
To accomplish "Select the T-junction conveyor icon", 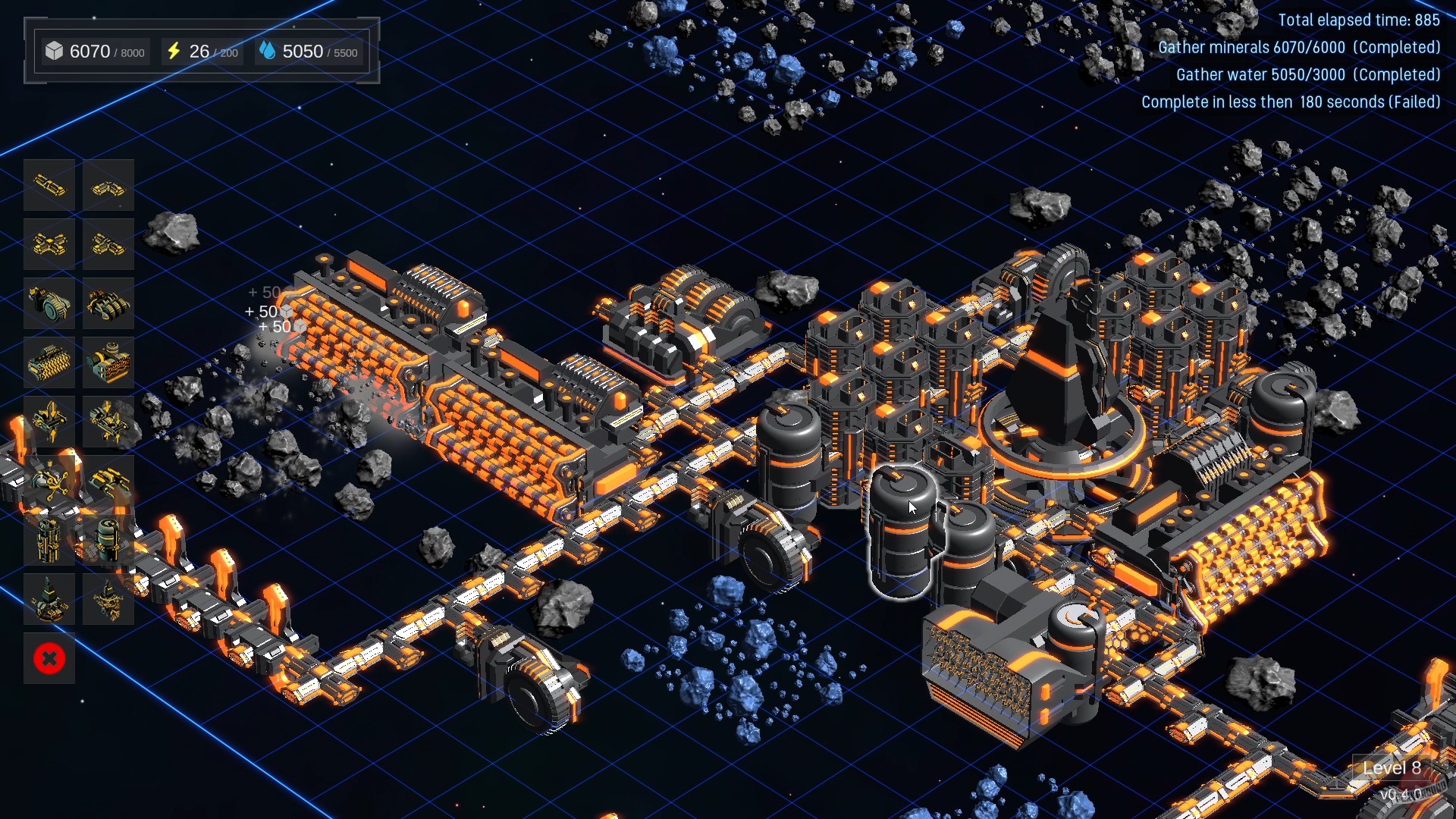I will [108, 245].
